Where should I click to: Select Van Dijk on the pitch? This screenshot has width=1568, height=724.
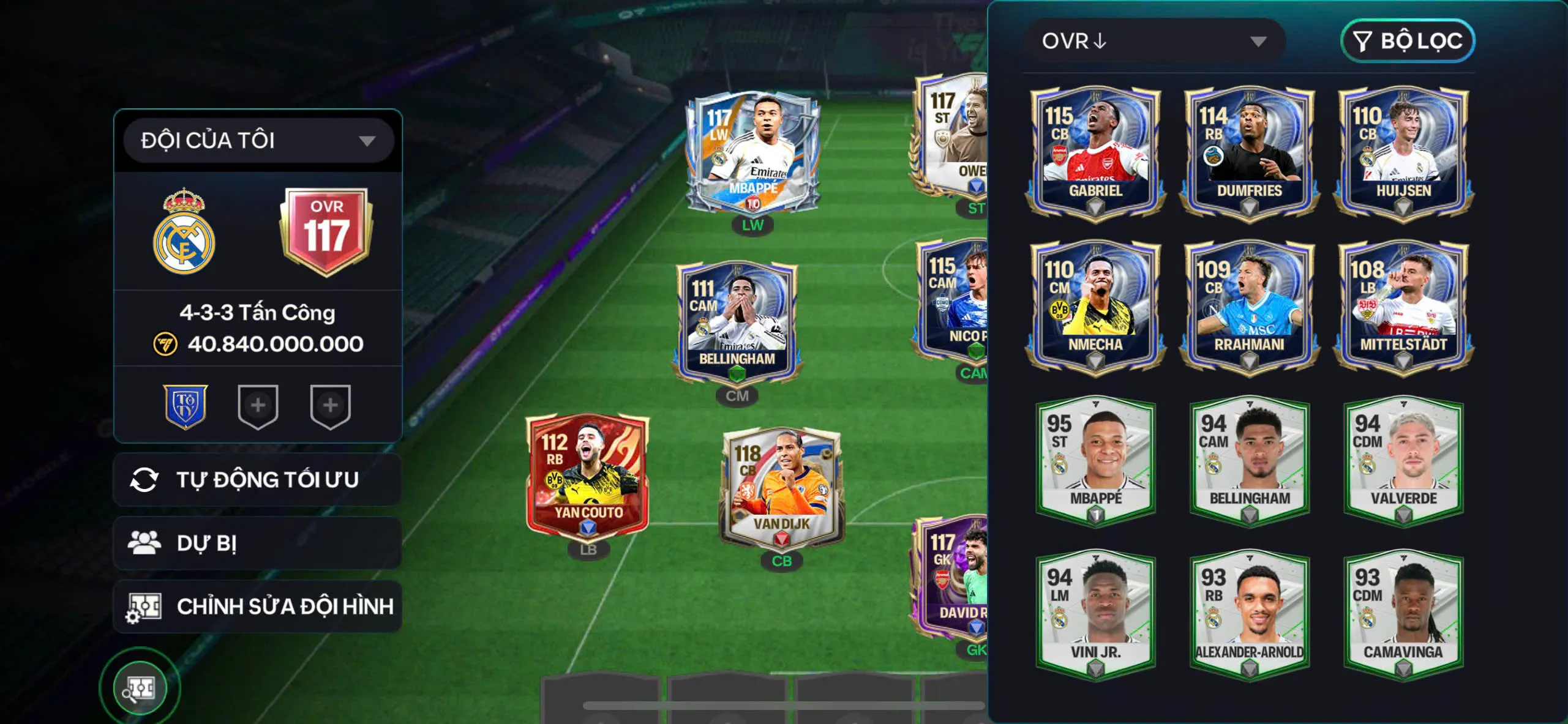[x=781, y=487]
